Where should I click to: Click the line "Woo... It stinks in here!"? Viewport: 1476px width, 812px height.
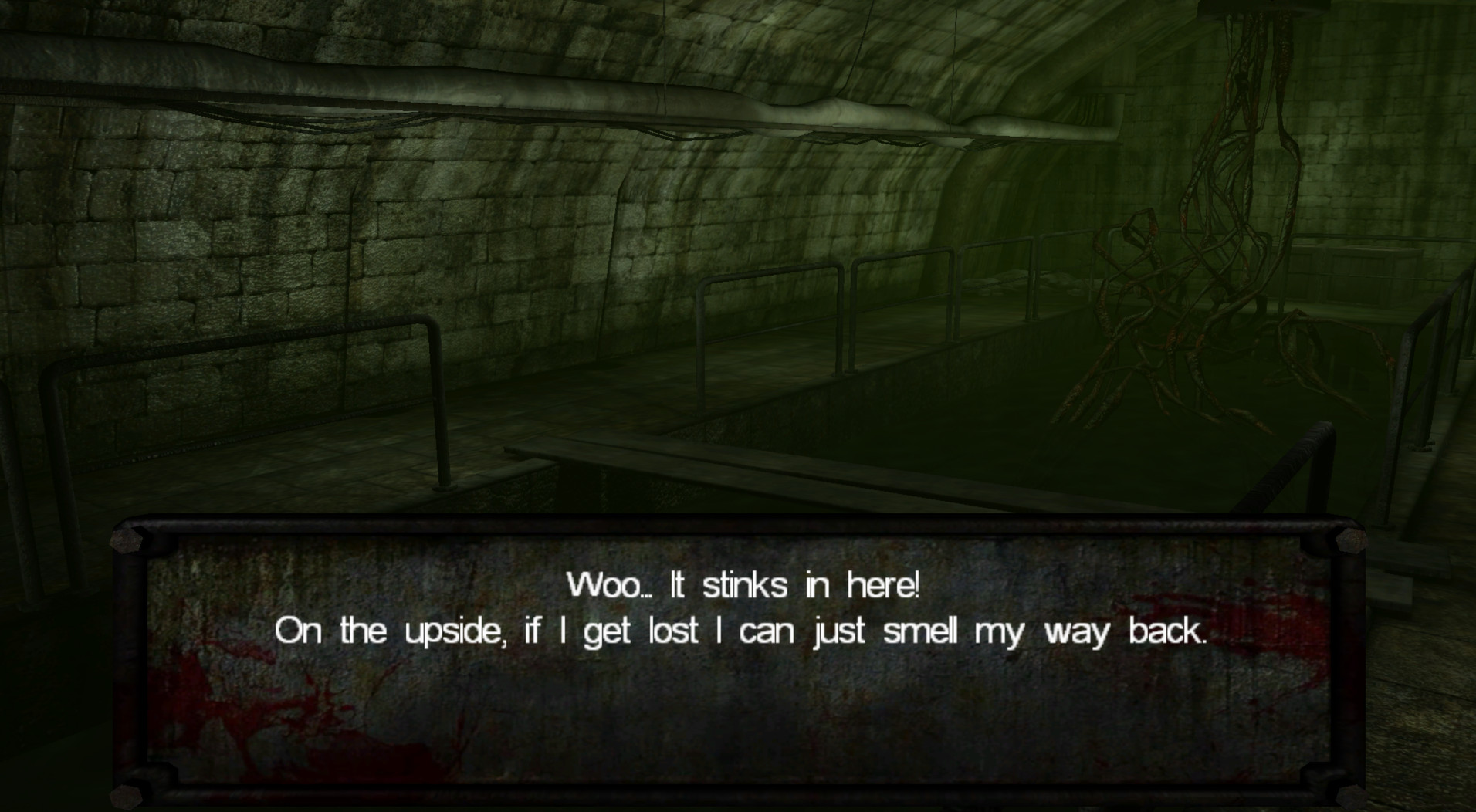pyautogui.click(x=743, y=585)
